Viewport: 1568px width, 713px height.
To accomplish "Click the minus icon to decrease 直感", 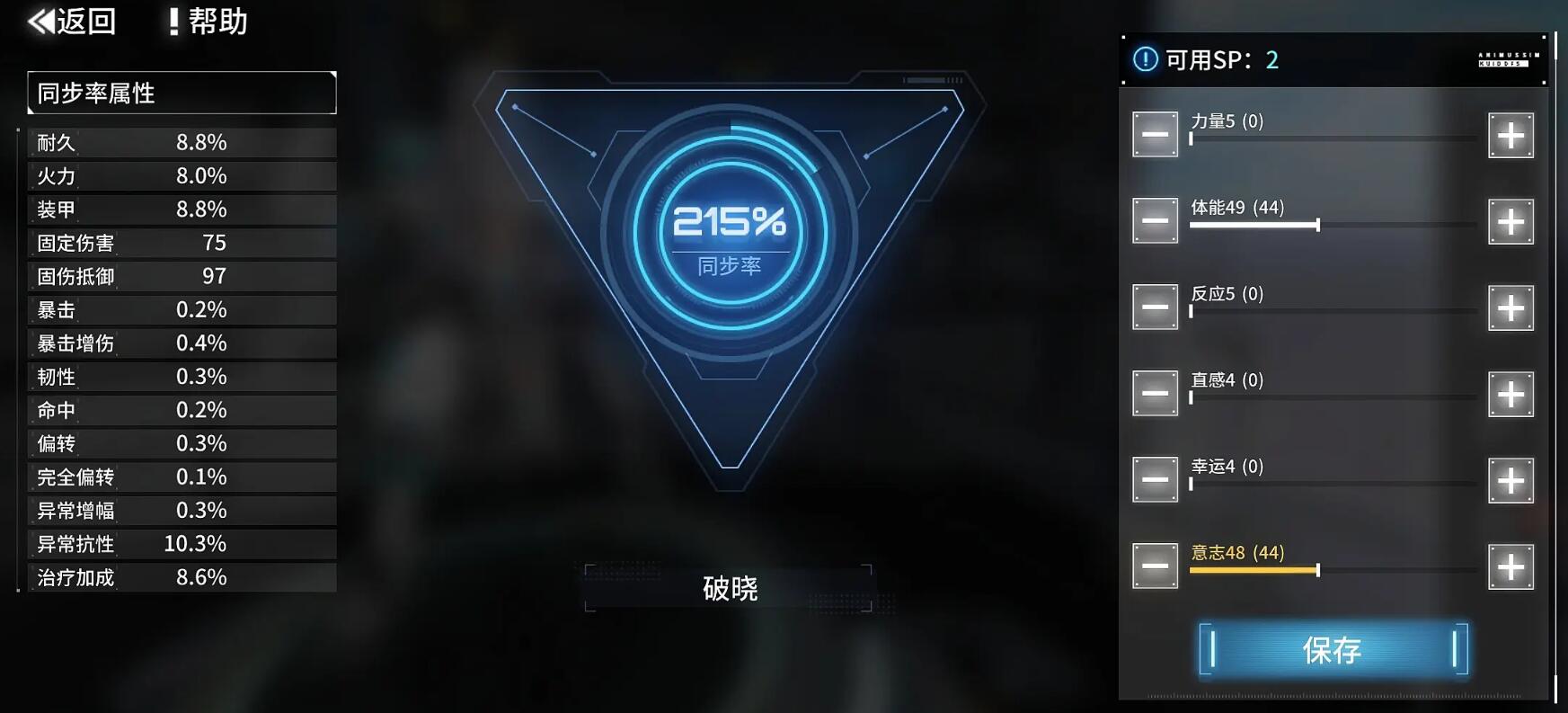I will pyautogui.click(x=1155, y=393).
